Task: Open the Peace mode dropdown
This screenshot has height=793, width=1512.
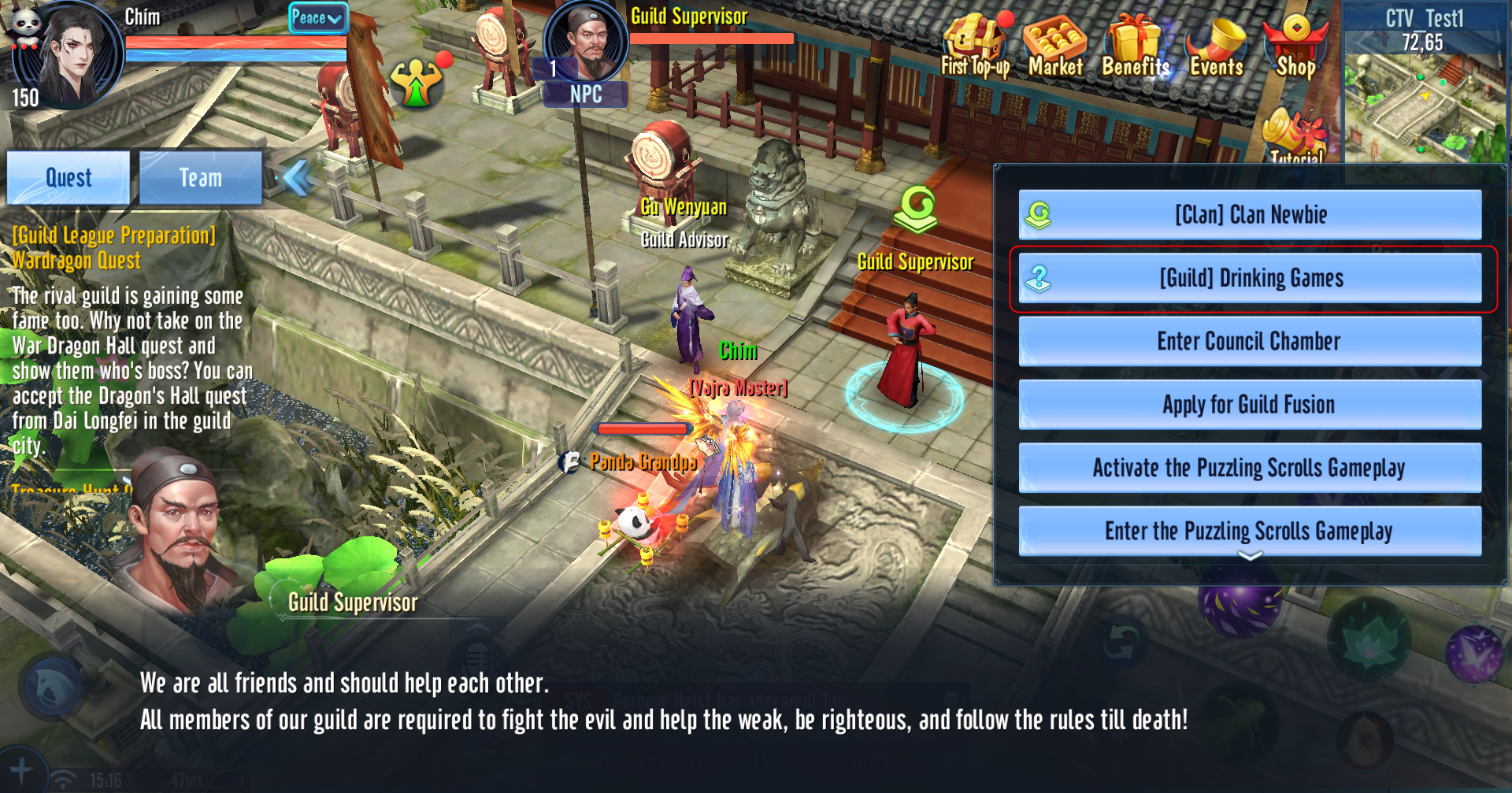Action: (x=317, y=17)
